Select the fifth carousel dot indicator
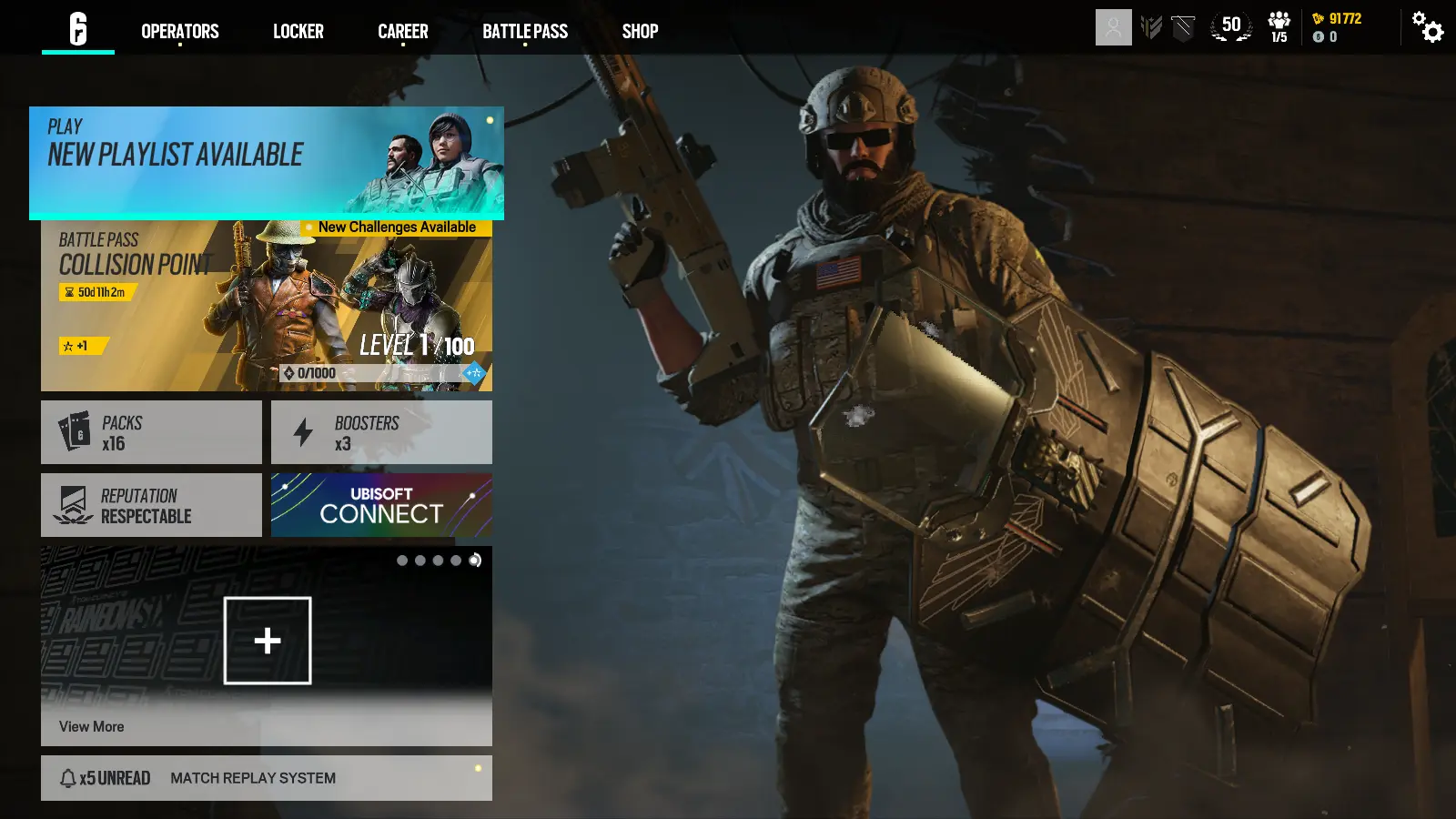This screenshot has height=819, width=1456. click(474, 561)
